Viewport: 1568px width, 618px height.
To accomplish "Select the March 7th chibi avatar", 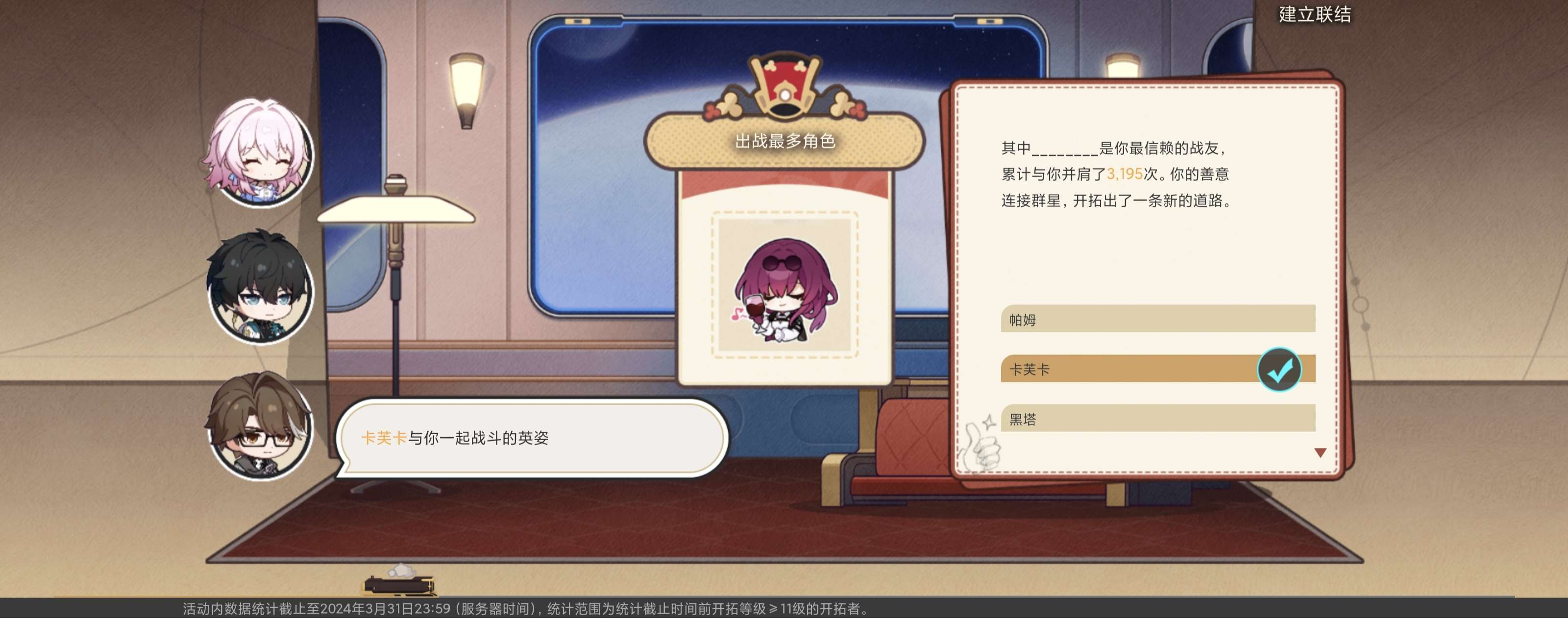I will click(x=259, y=152).
